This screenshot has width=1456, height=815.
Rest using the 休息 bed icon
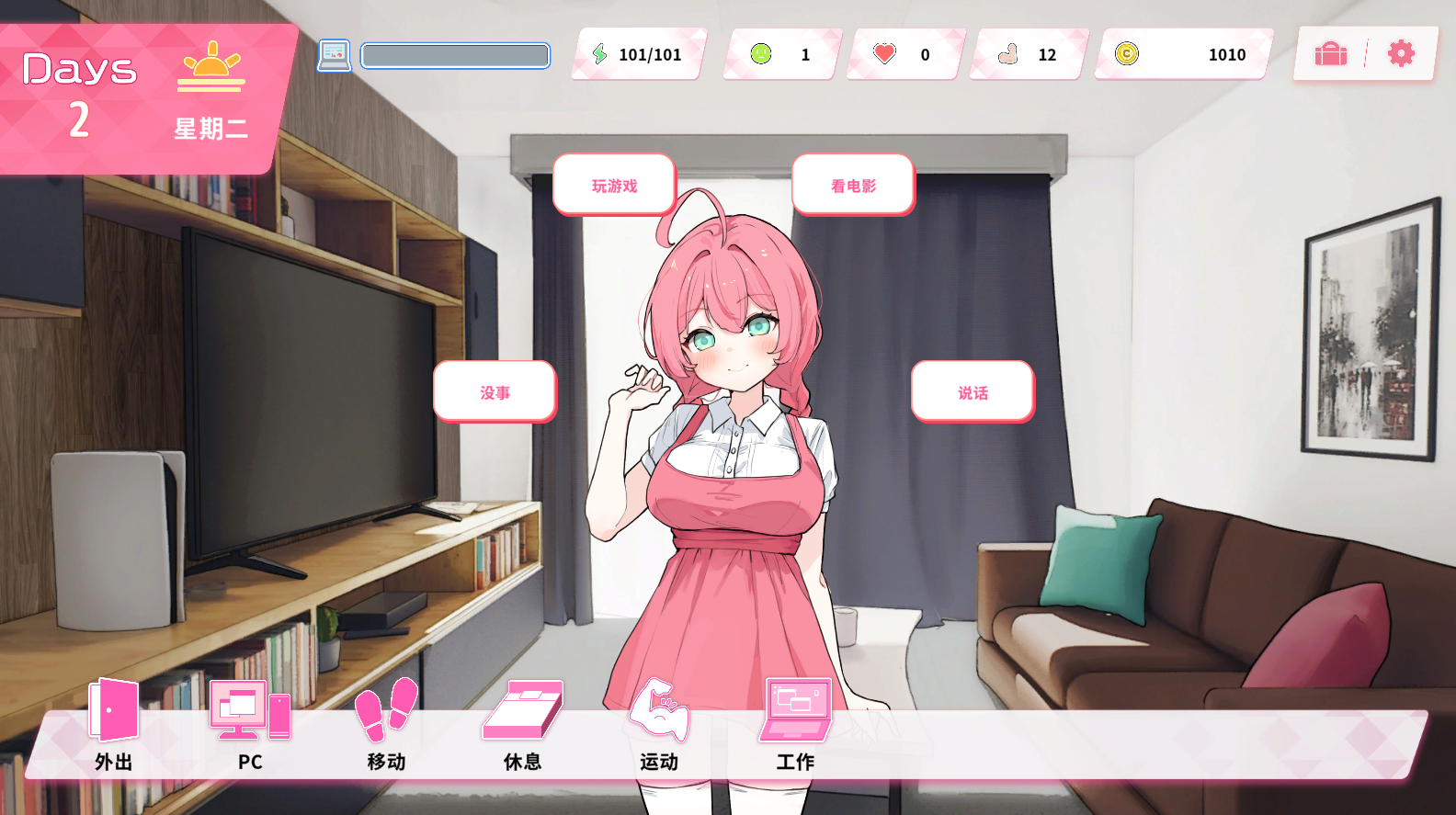pyautogui.click(x=522, y=723)
